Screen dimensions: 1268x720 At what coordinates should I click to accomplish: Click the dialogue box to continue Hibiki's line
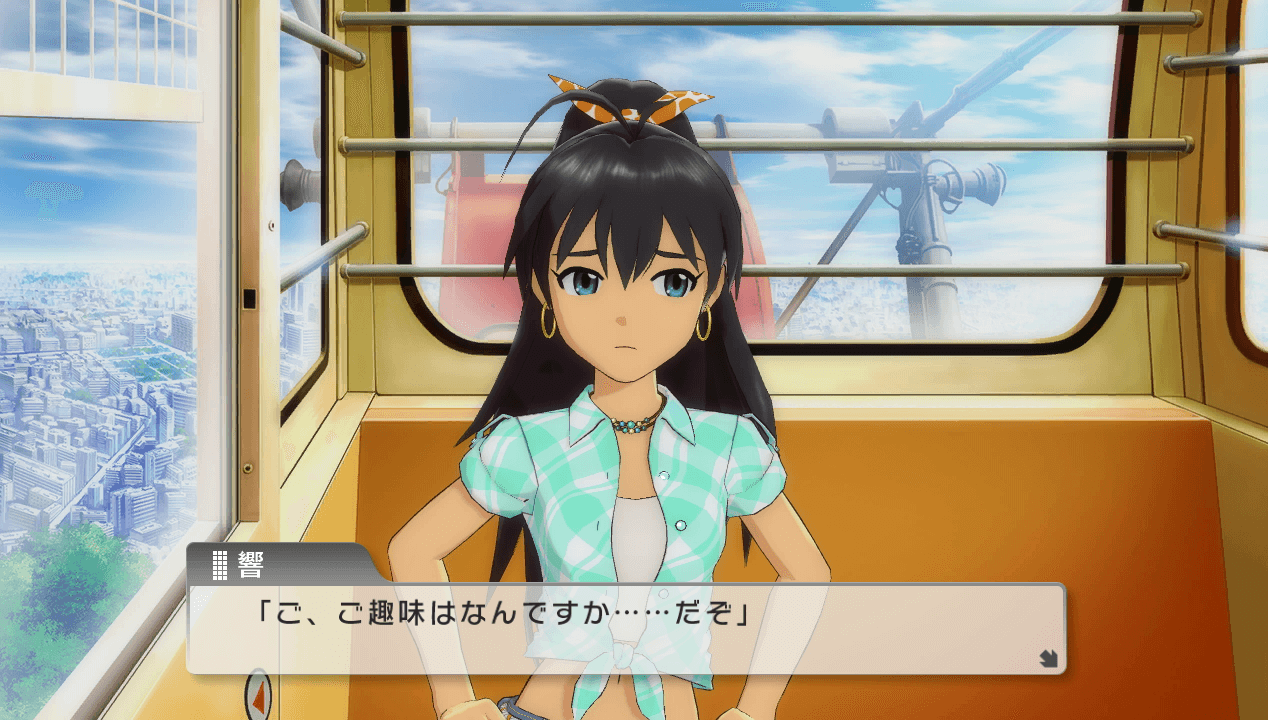(x=625, y=628)
